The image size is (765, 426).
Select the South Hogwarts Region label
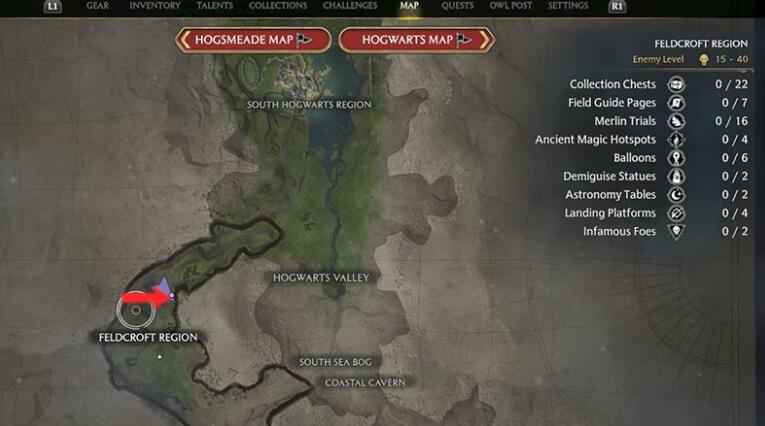[x=309, y=105]
